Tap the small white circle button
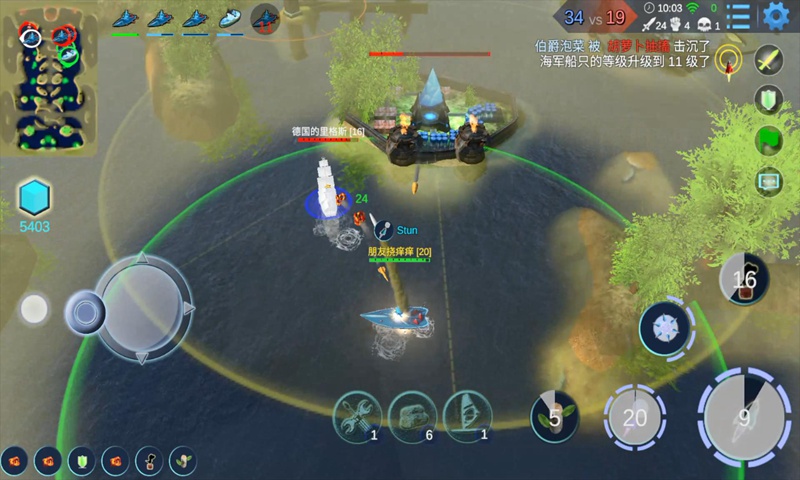The height and width of the screenshot is (480, 800). coord(34,309)
